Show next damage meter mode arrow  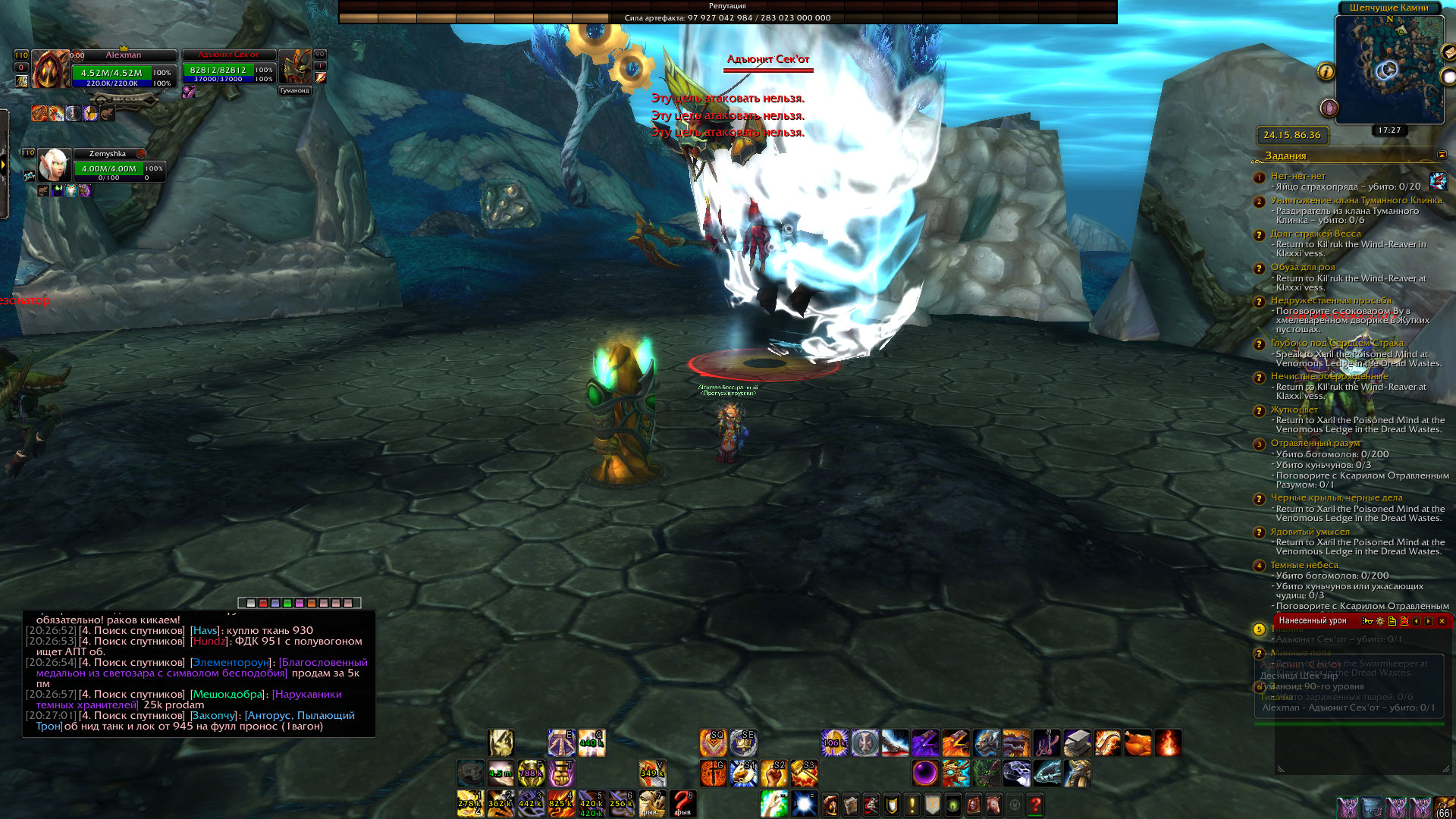[x=1429, y=621]
